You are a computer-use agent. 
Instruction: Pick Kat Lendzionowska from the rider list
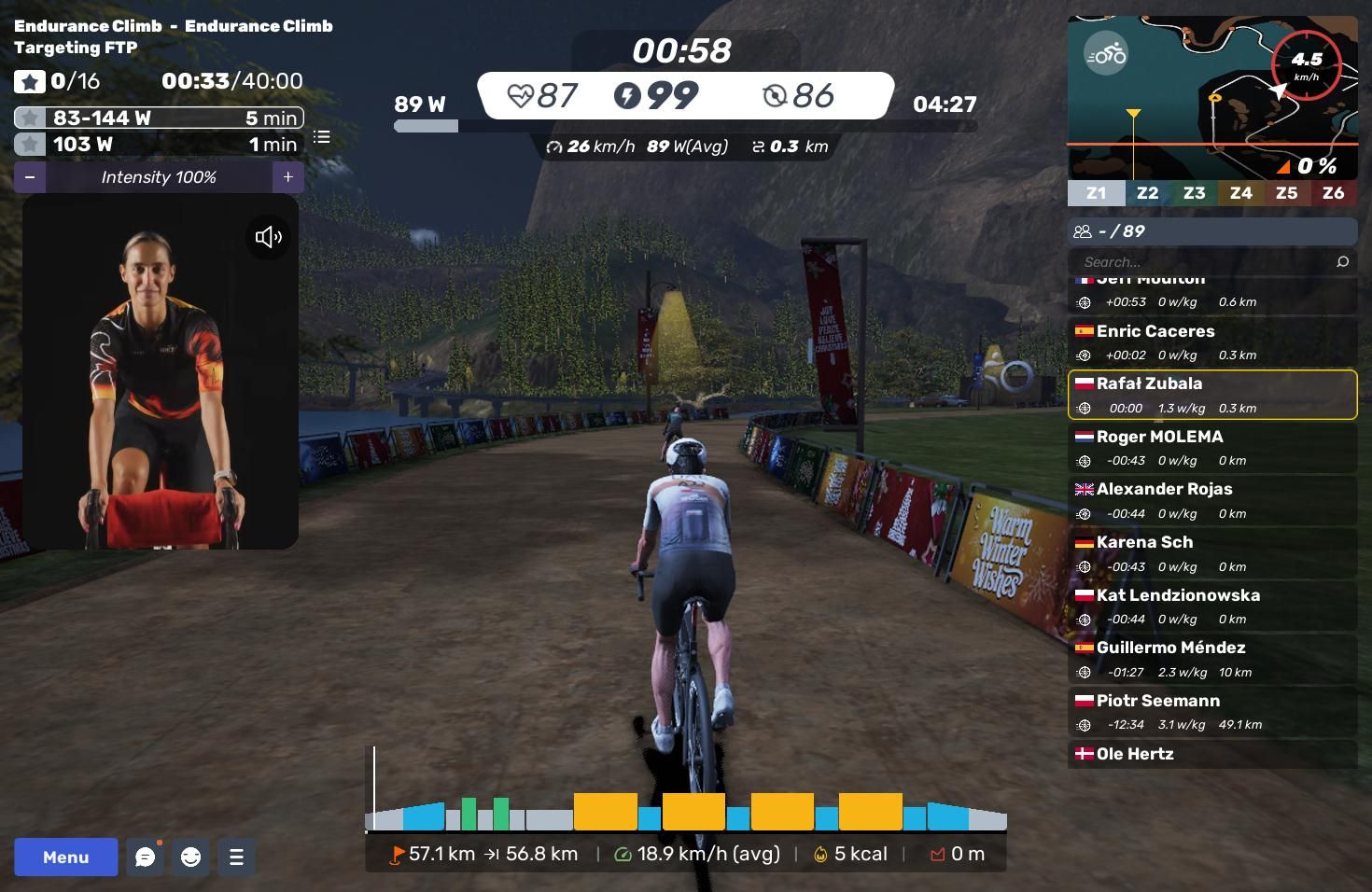[1211, 606]
